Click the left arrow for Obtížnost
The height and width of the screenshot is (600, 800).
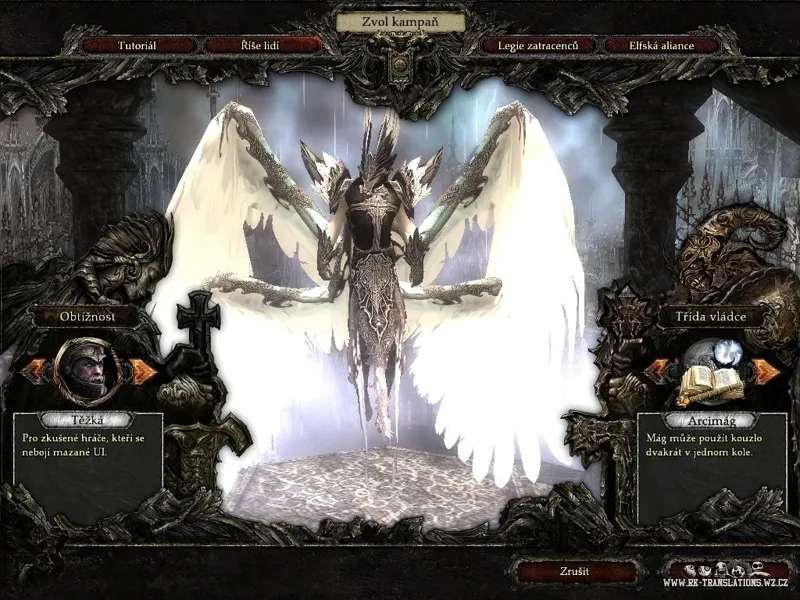pyautogui.click(x=33, y=371)
